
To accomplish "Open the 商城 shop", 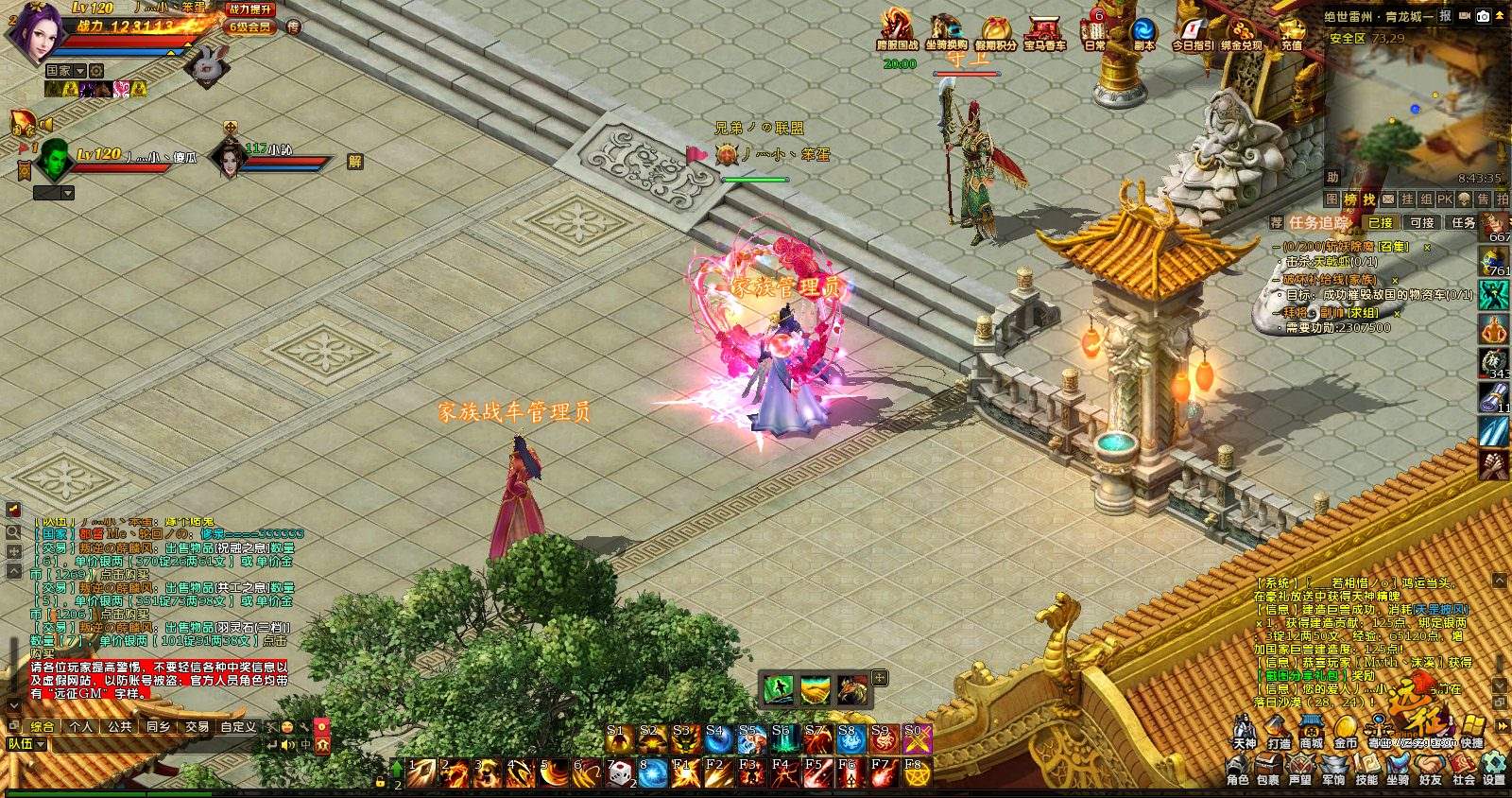I will (x=1311, y=732).
